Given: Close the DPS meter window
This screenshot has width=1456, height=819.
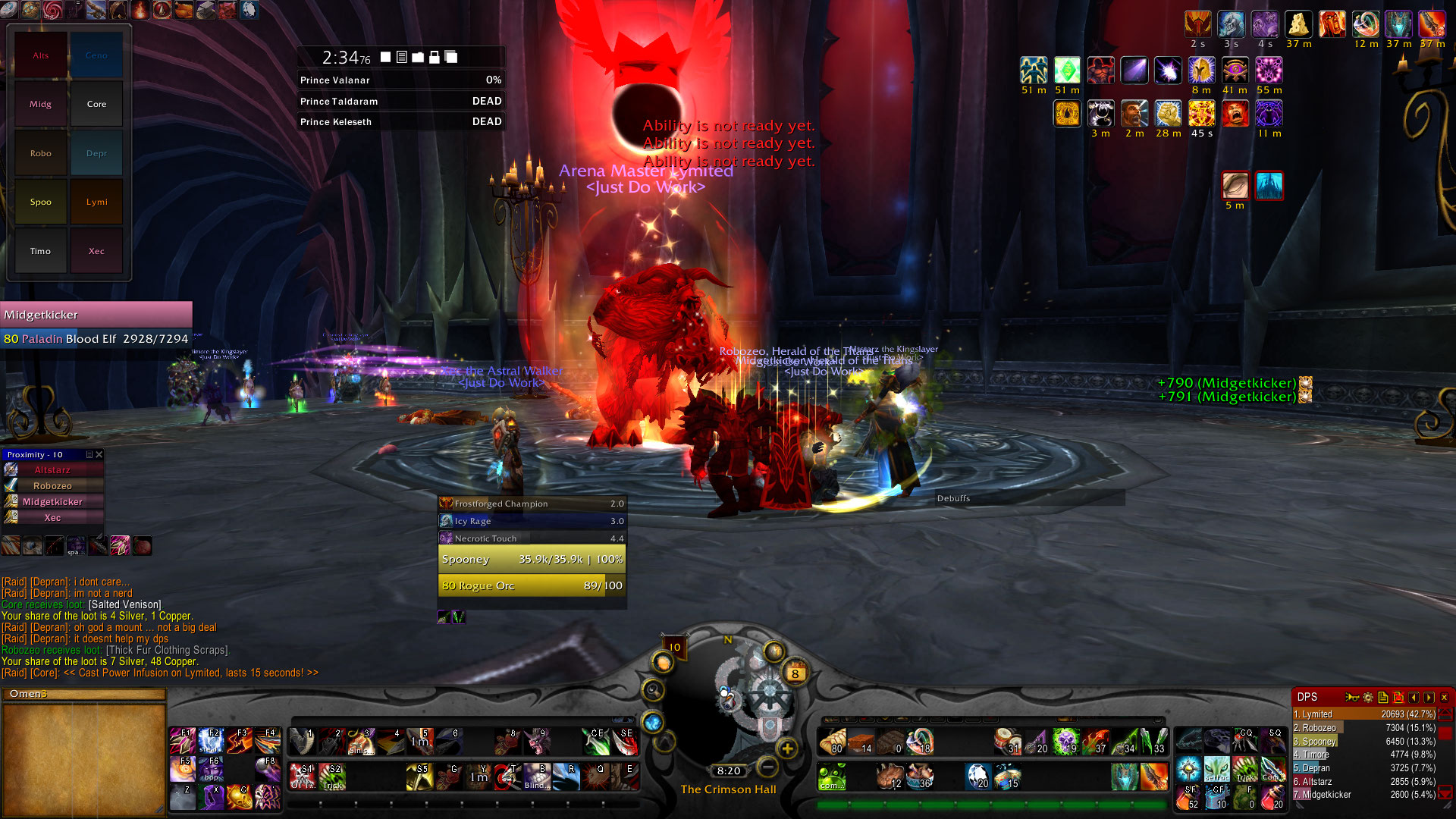Looking at the screenshot, I should coord(1444,697).
